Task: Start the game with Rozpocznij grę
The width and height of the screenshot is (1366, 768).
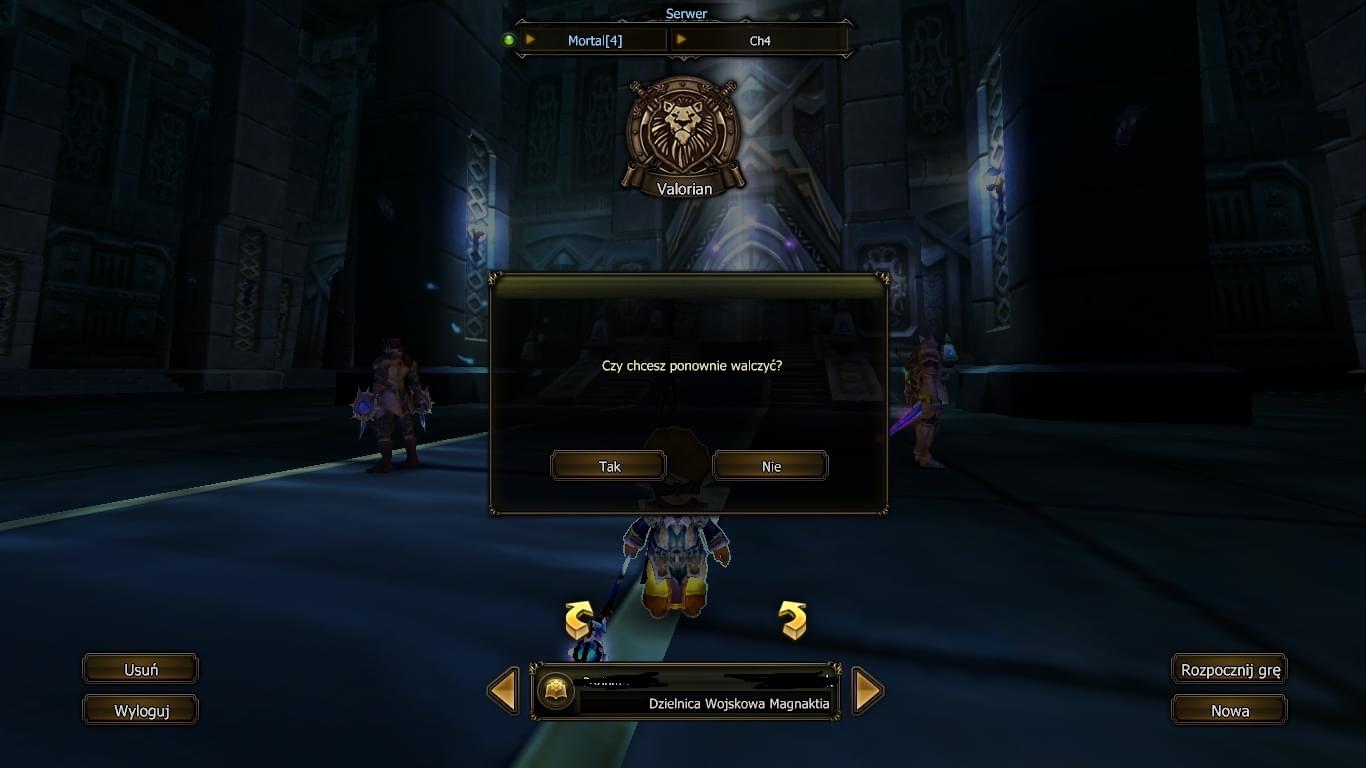Action: point(1229,669)
